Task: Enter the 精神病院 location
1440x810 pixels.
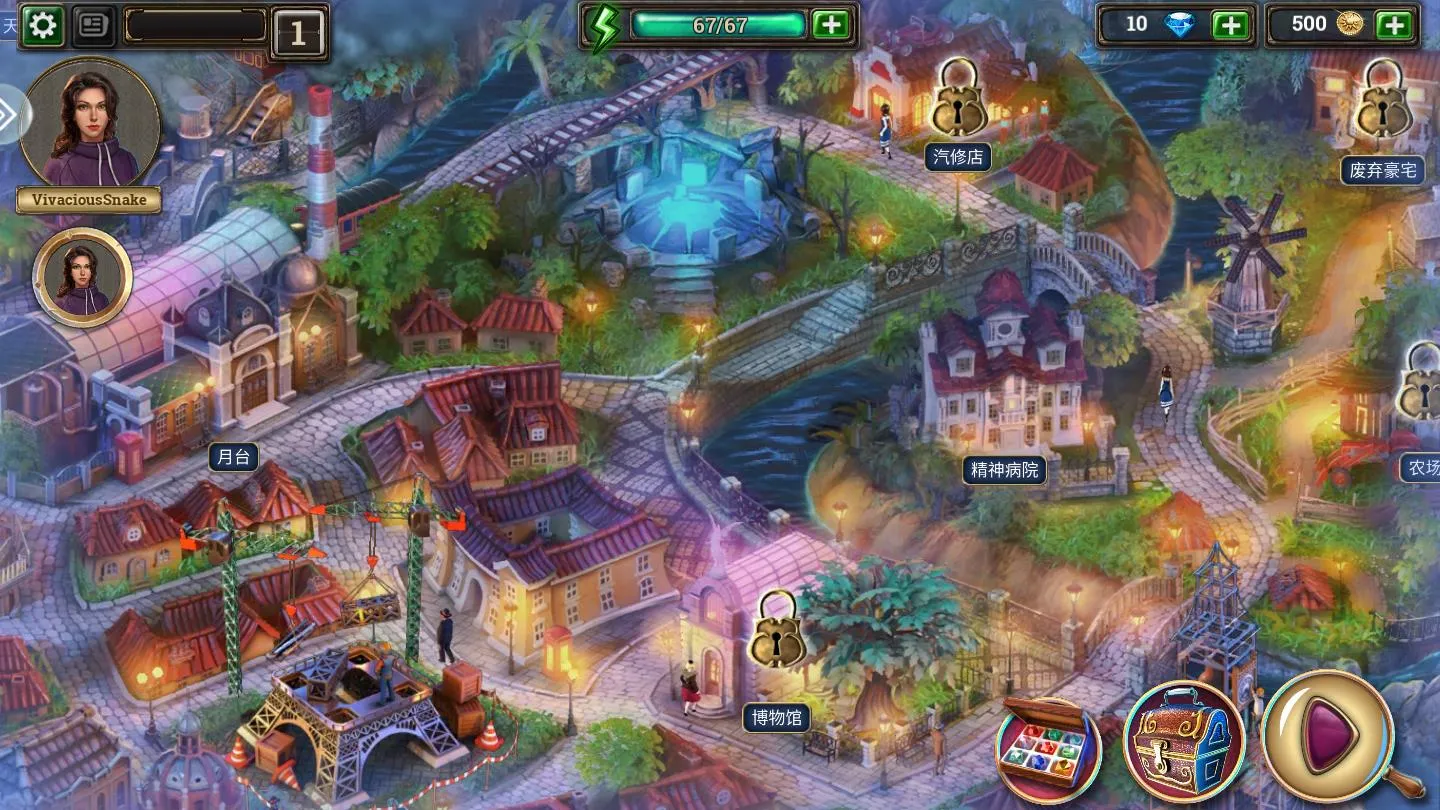Action: pos(1002,469)
